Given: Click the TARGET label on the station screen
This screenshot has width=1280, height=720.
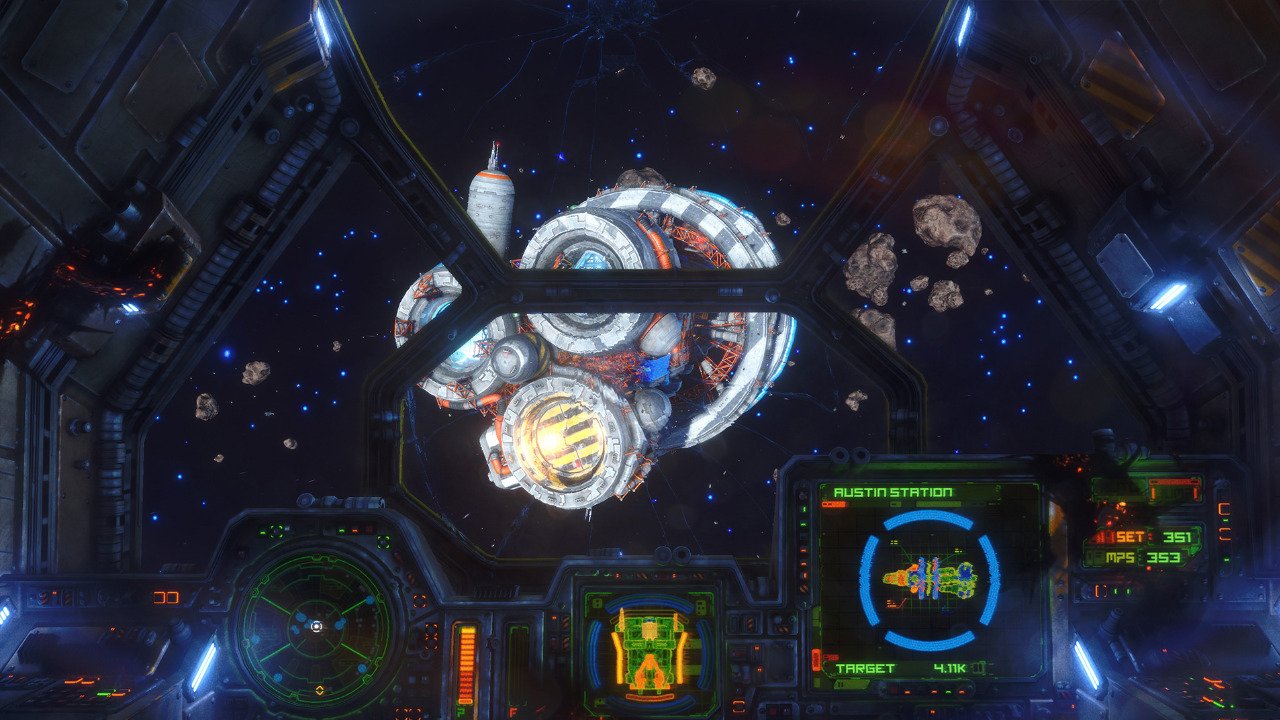Looking at the screenshot, I should click(865, 668).
